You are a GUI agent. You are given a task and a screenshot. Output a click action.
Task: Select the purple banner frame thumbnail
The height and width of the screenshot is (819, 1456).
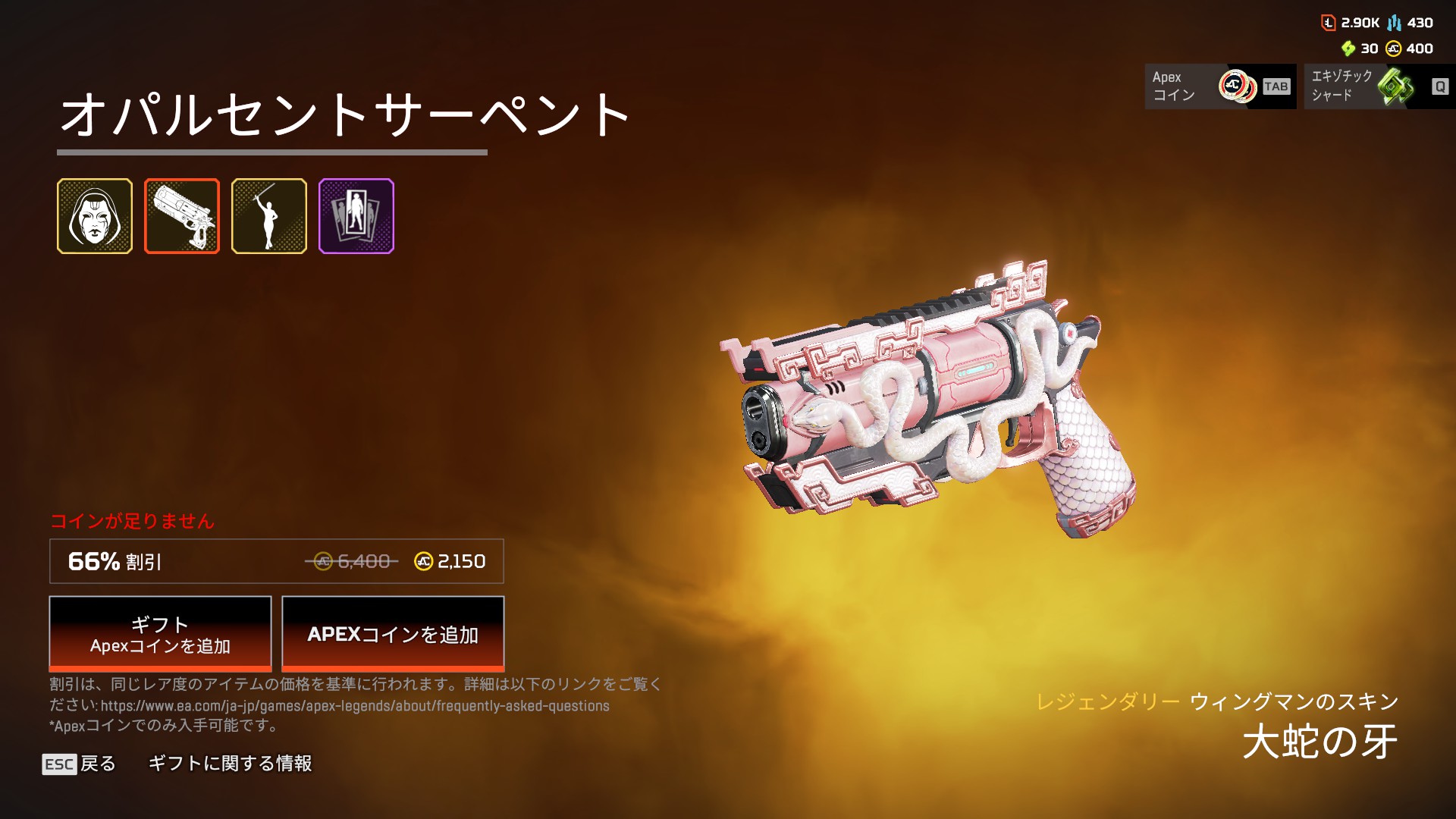tap(356, 216)
